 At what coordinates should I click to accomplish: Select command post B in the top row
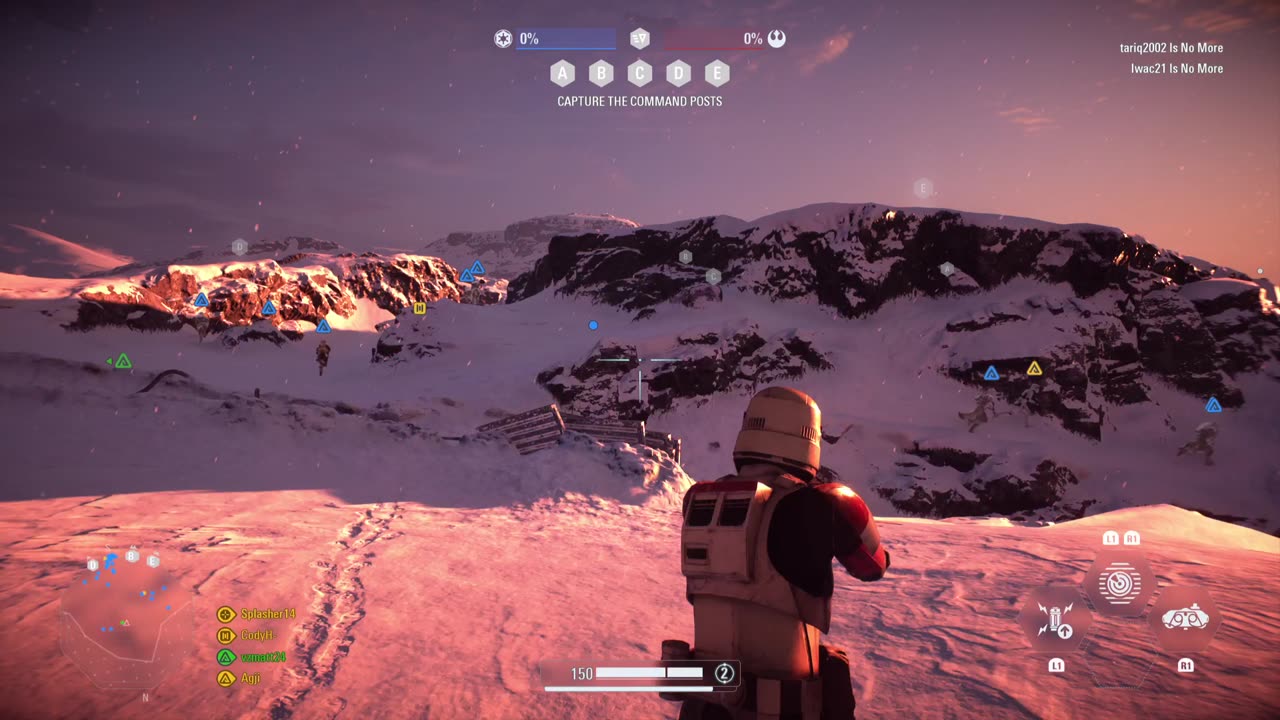pyautogui.click(x=601, y=73)
